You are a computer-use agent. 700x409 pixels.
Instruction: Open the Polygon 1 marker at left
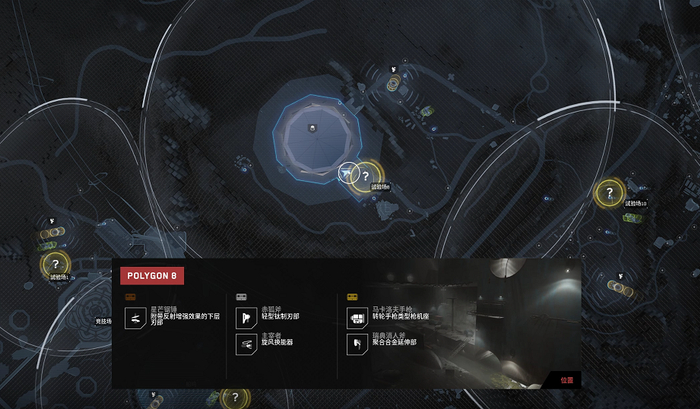(55, 264)
